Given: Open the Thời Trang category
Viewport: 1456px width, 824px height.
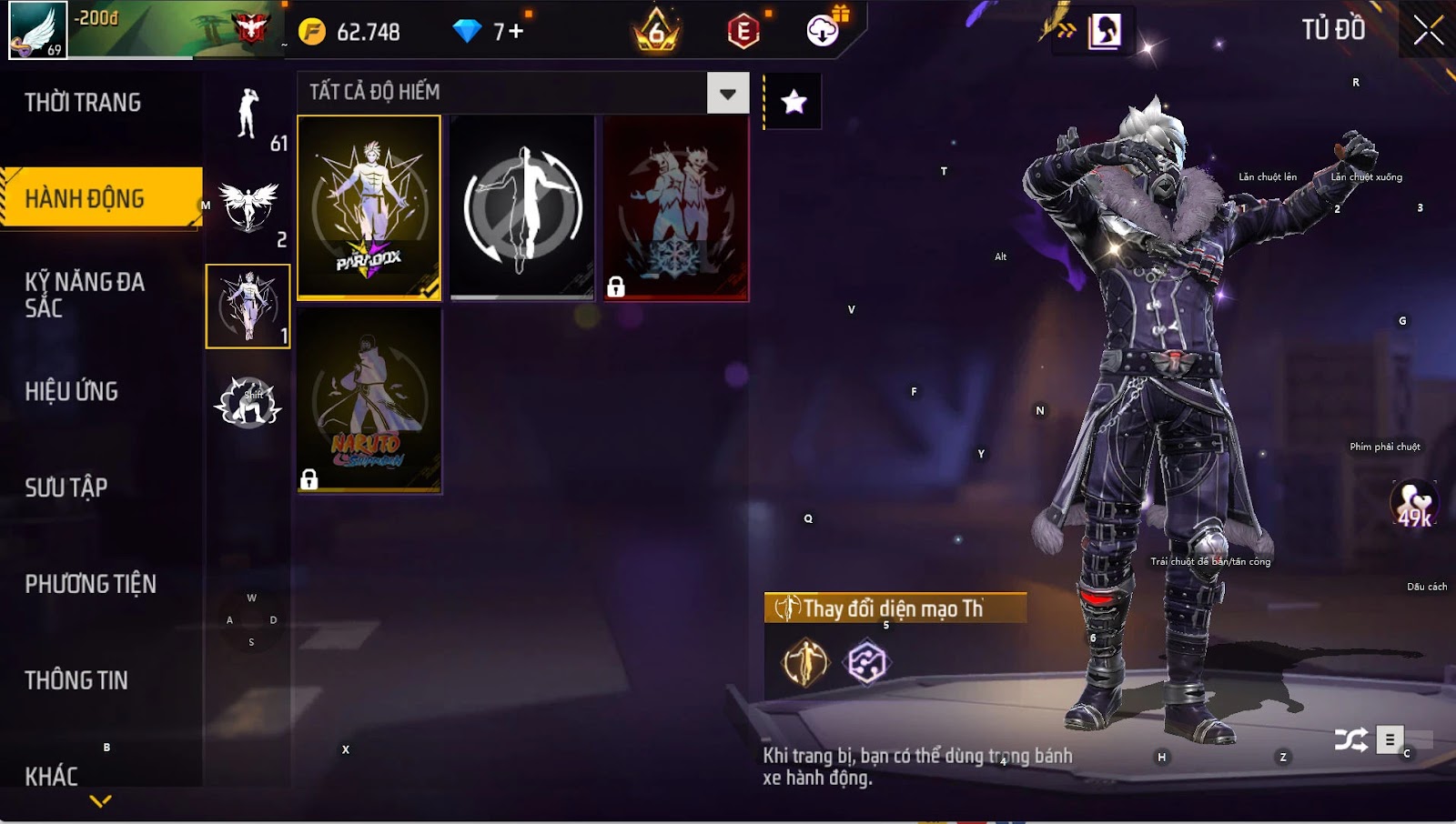Looking at the screenshot, I should 83,103.
